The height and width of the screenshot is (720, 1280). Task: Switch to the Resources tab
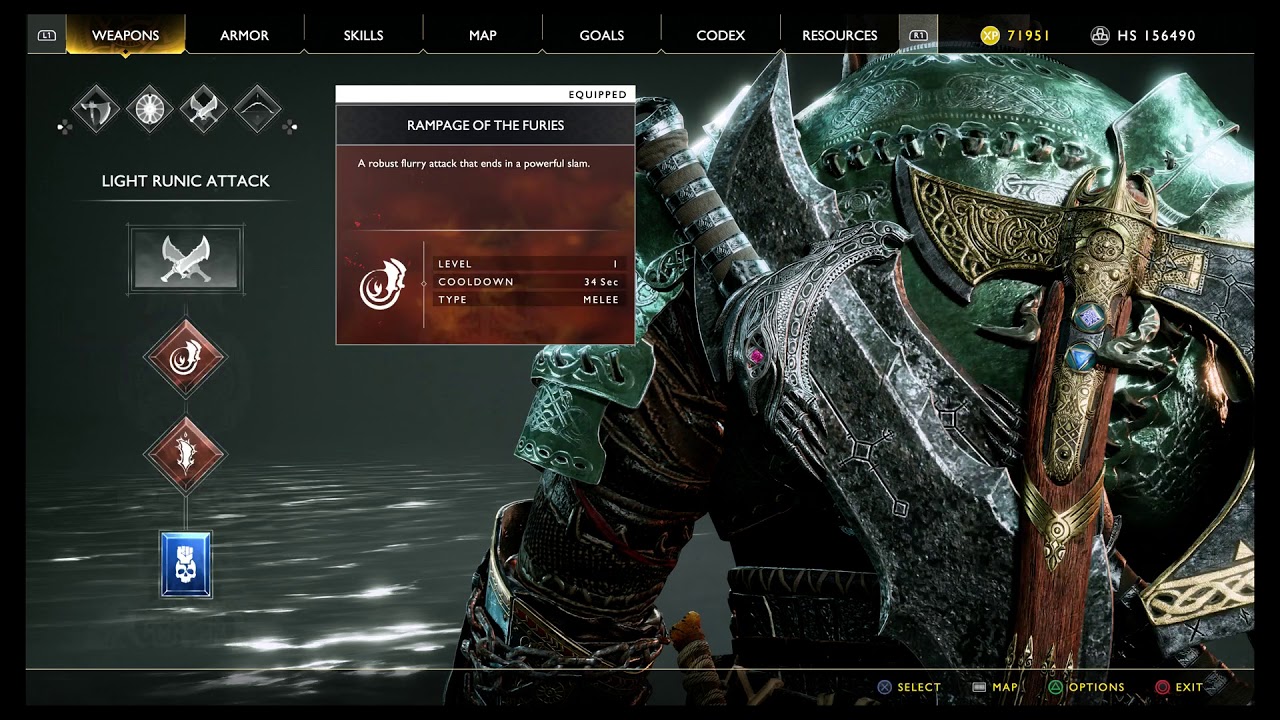[839, 35]
